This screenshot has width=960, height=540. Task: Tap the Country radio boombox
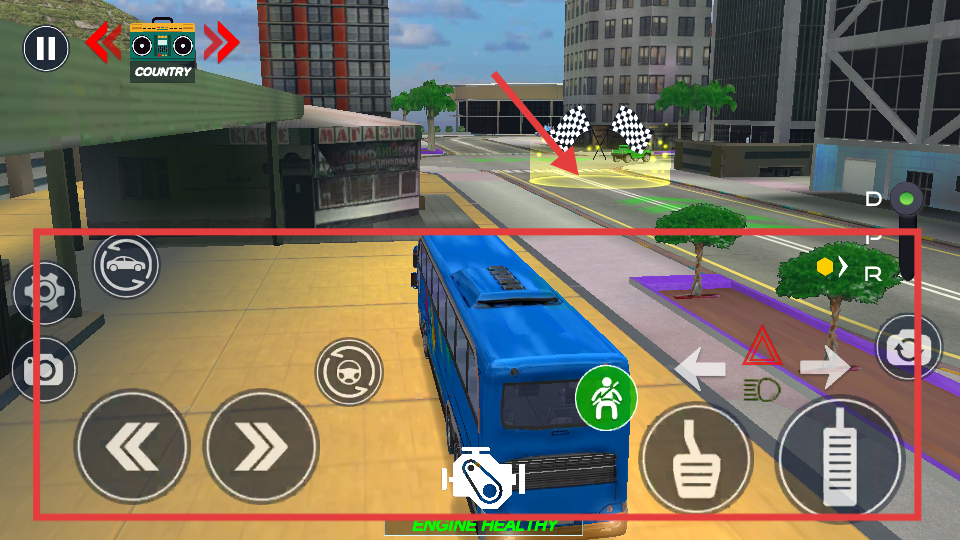click(162, 50)
